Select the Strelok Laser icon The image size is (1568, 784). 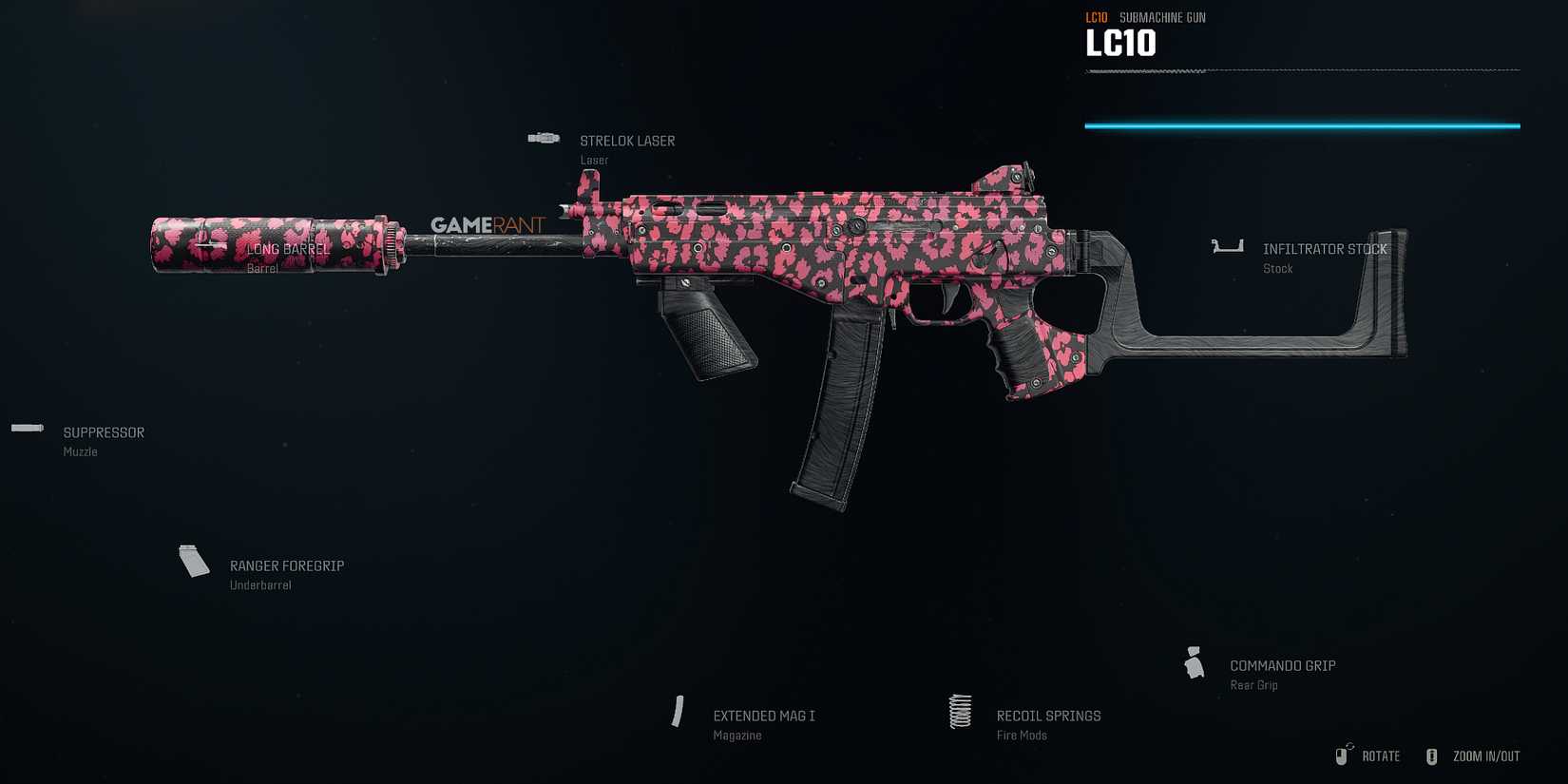pyautogui.click(x=543, y=137)
